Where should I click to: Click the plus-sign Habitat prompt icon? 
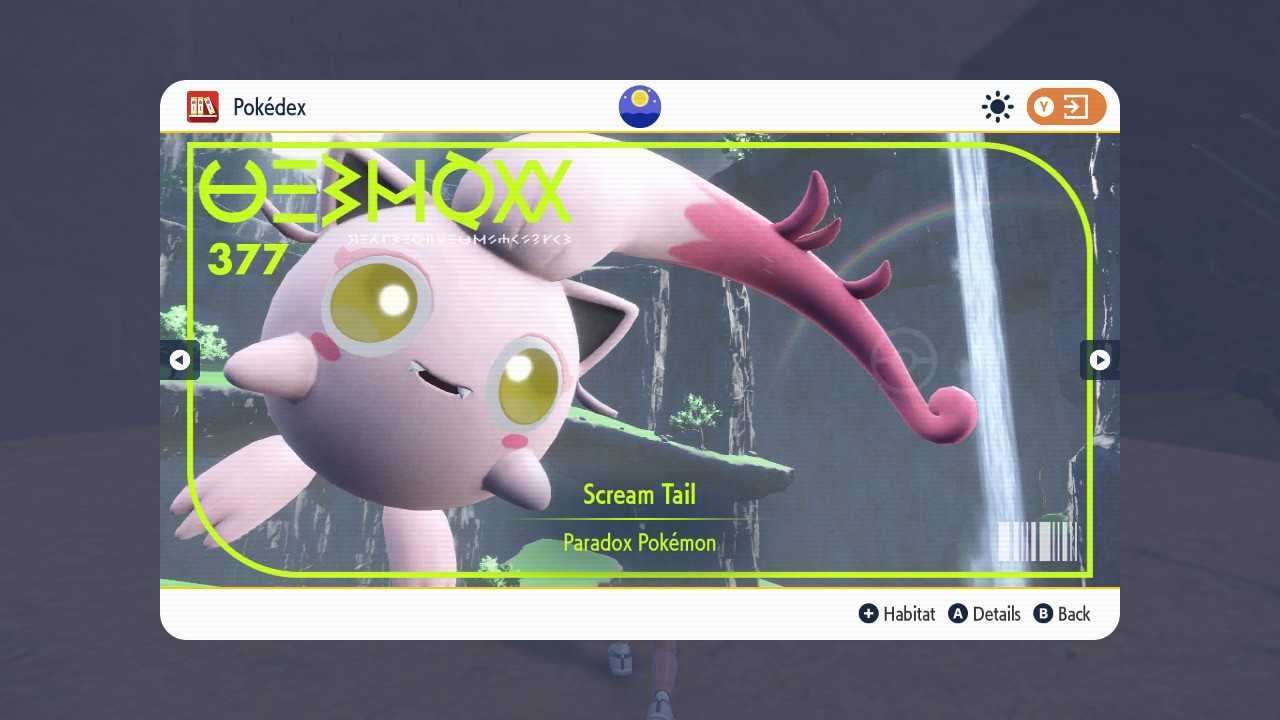(x=869, y=614)
